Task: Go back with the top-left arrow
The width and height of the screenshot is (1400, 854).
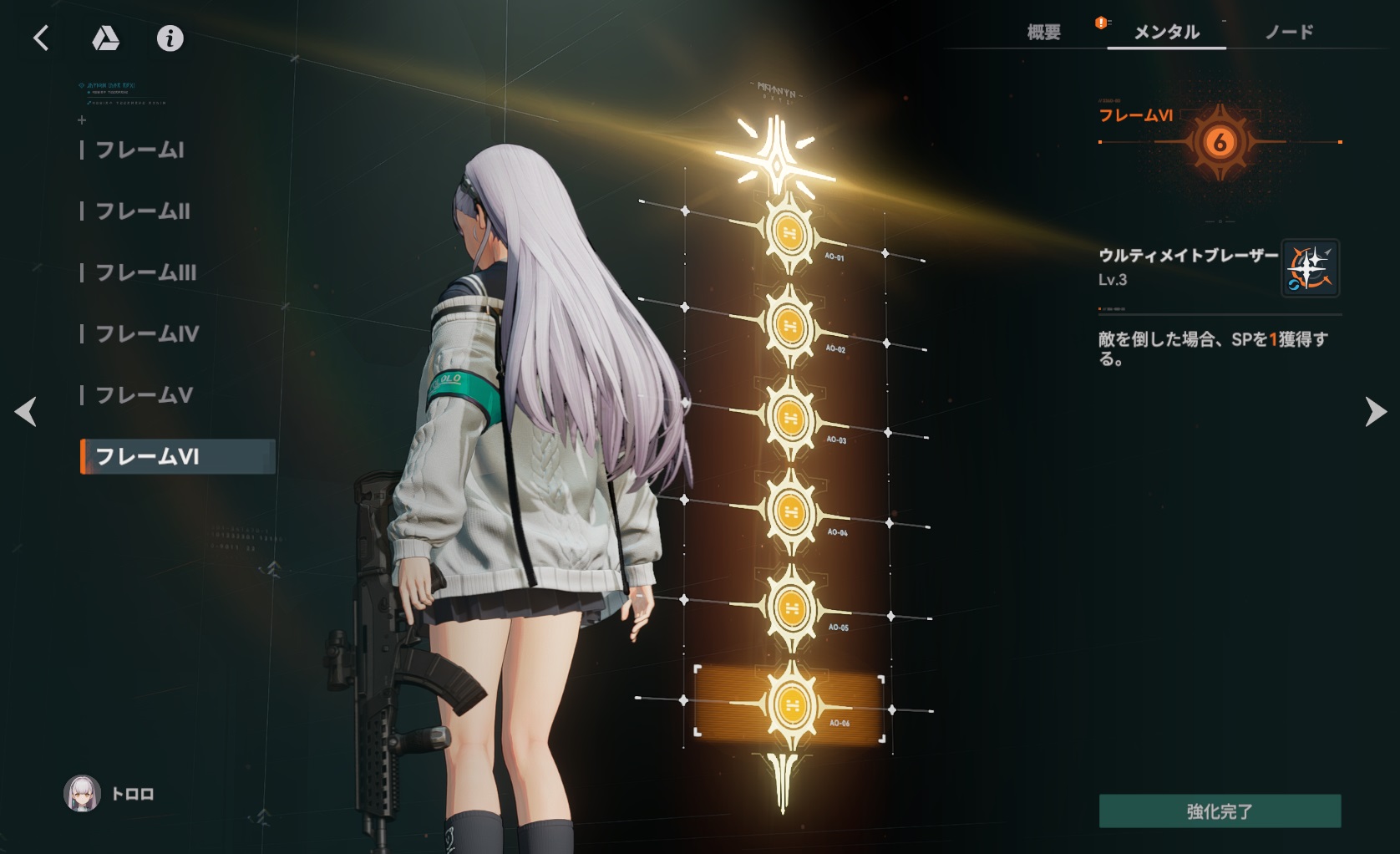Action: (x=41, y=38)
